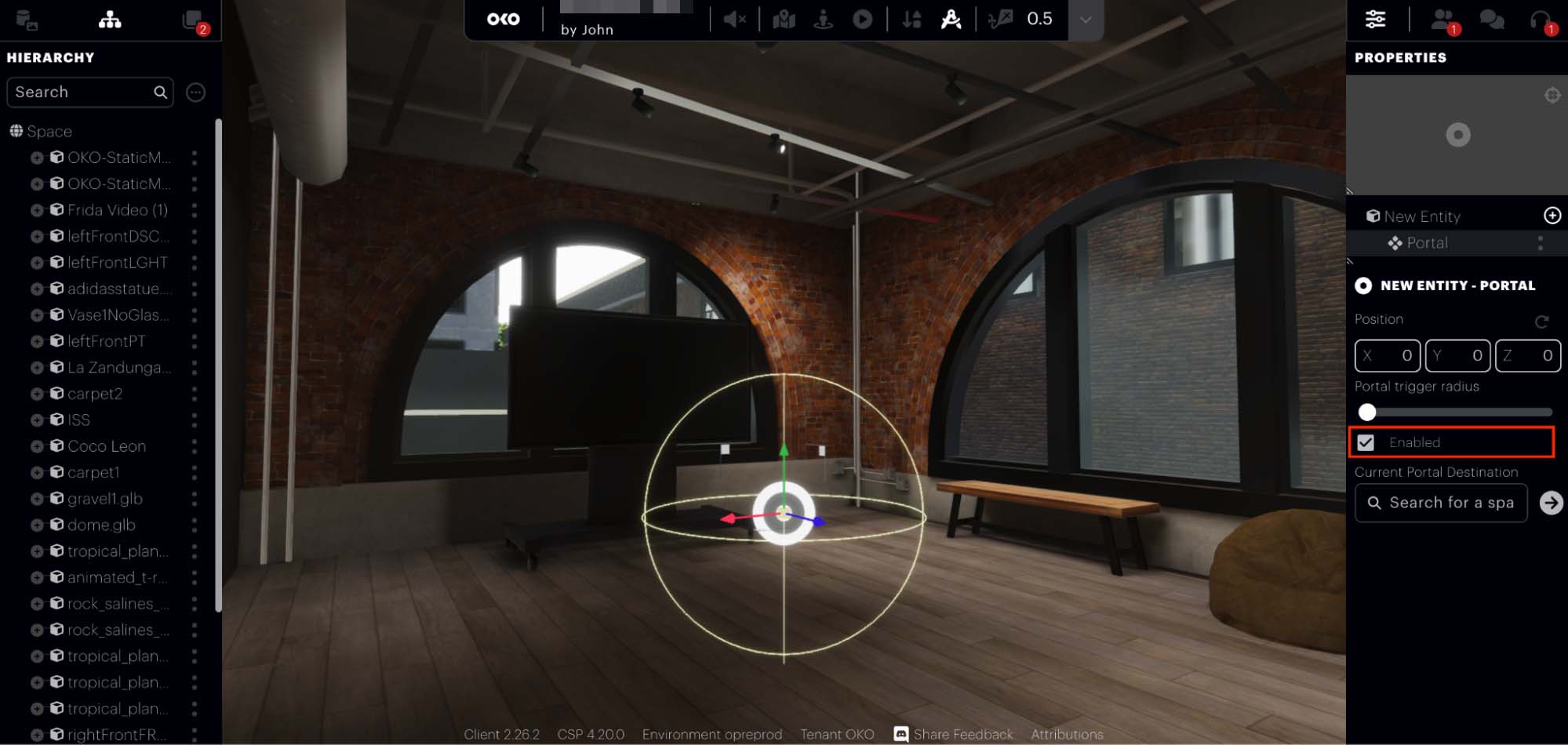This screenshot has height=745, width=1568.
Task: Click the Portal trigger radius slider handle
Action: [x=1367, y=412]
